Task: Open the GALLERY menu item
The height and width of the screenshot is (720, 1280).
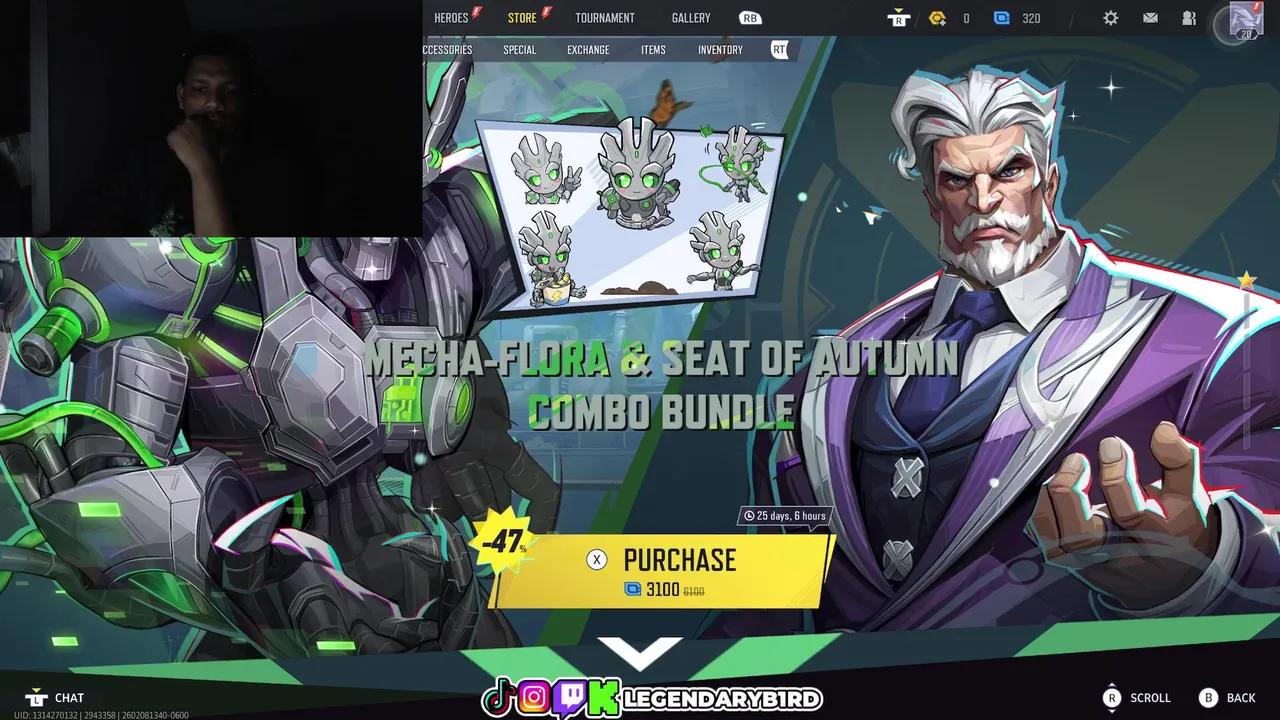Action: (690, 17)
